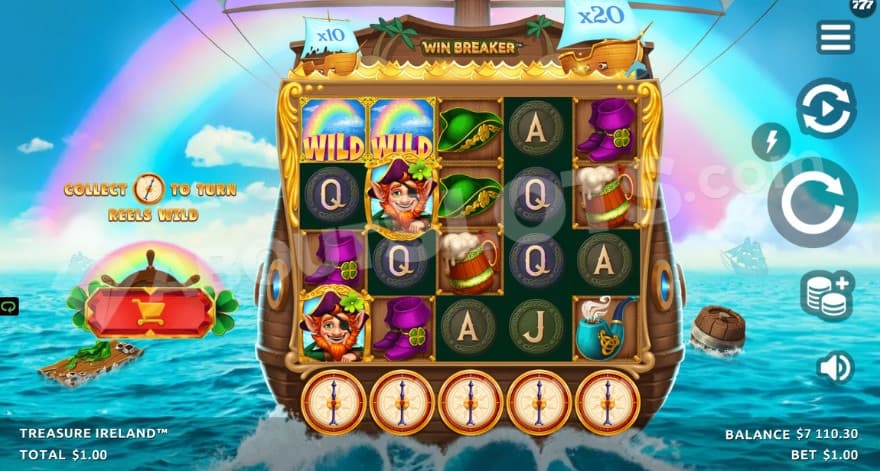Open the hamburger menu
The height and width of the screenshot is (471, 880).
835,37
